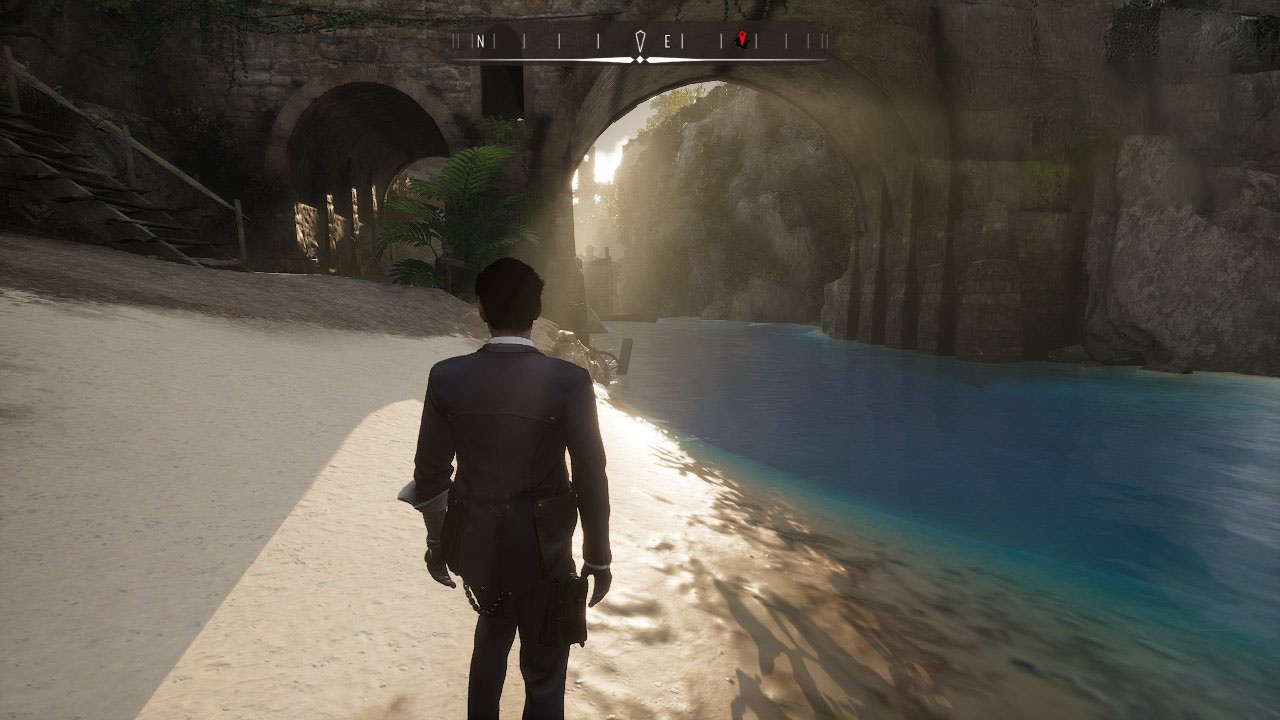Select the white heading pointer on the compass
This screenshot has width=1280, height=720.
[x=640, y=42]
